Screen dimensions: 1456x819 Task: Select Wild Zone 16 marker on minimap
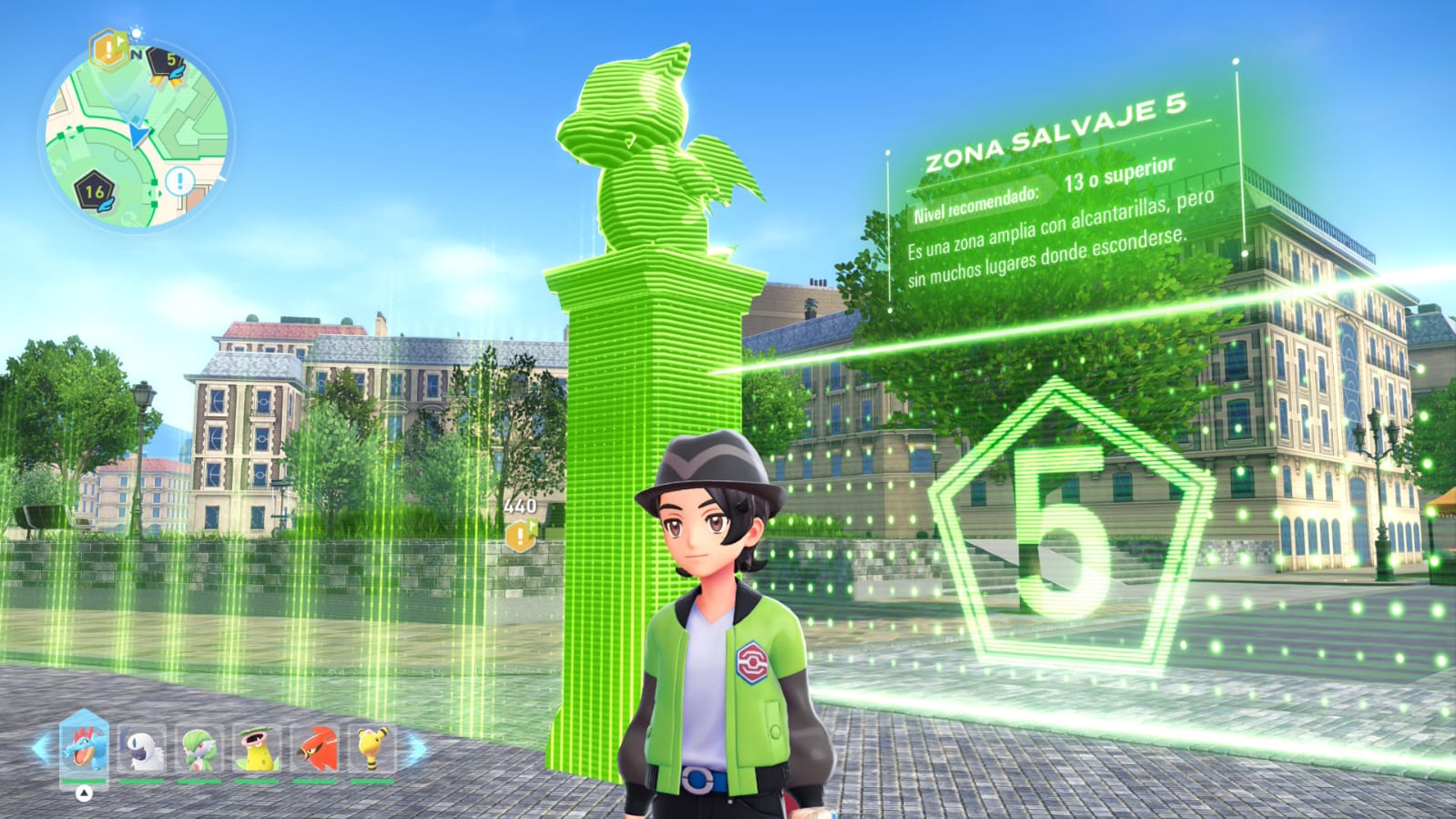95,191
